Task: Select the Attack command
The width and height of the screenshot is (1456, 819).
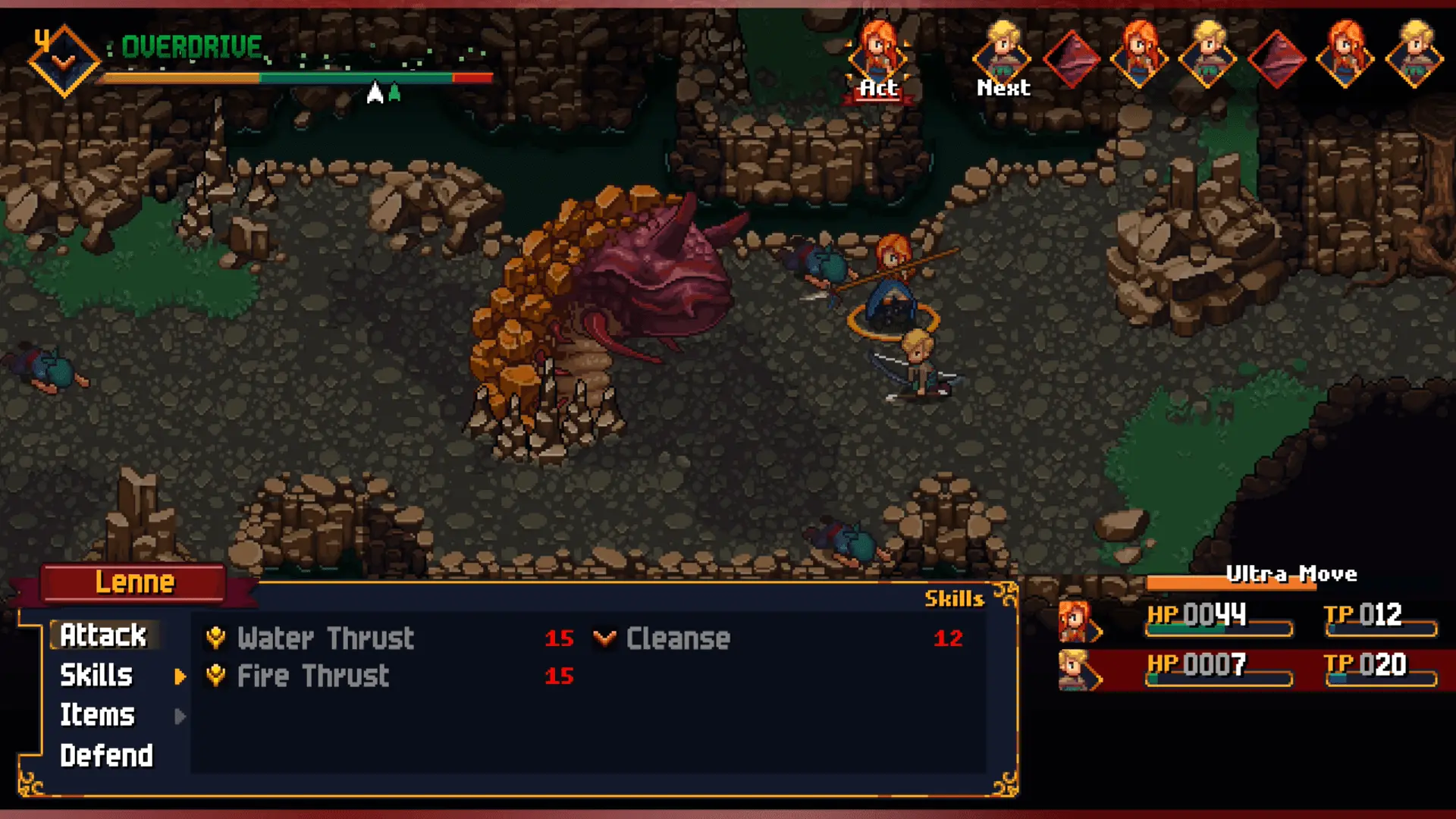Action: (103, 635)
